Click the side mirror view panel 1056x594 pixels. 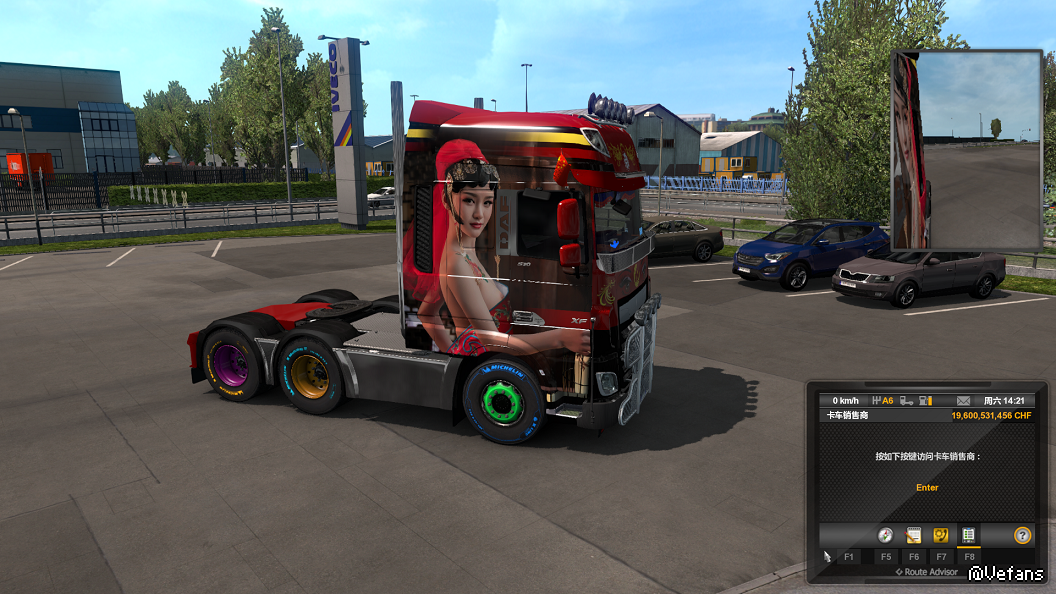click(x=967, y=150)
